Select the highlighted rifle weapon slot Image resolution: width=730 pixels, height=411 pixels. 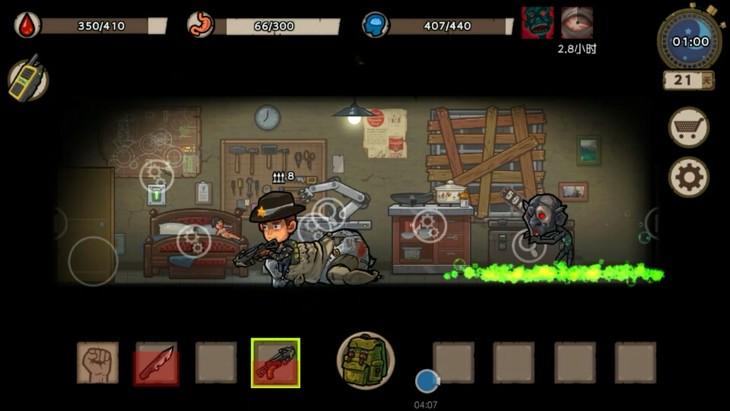(x=275, y=362)
